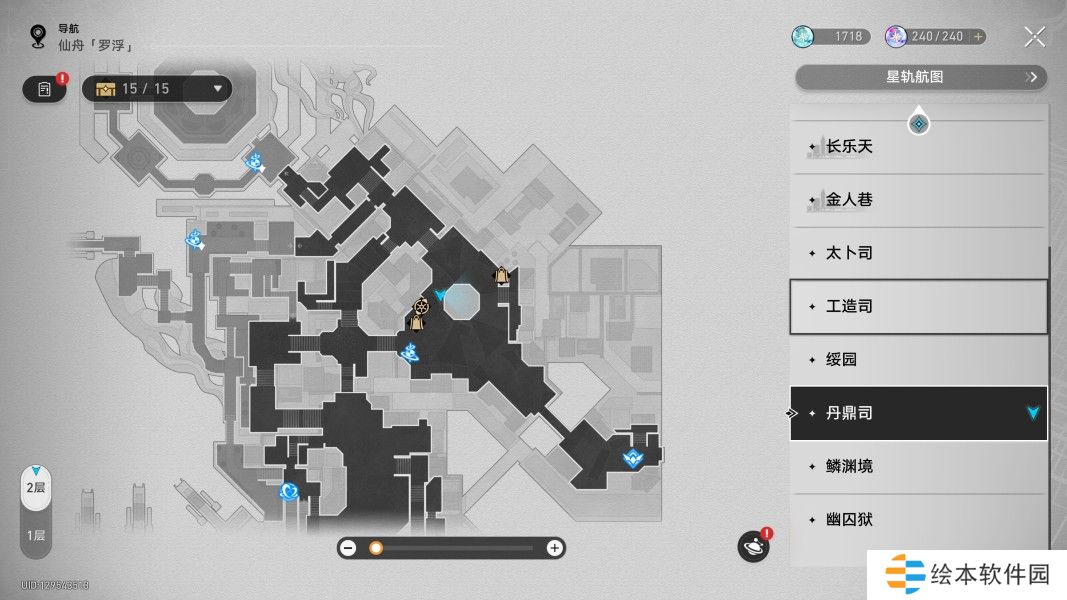Open the 星轨航图 star rail map
This screenshot has height=600, width=1067.
point(920,77)
